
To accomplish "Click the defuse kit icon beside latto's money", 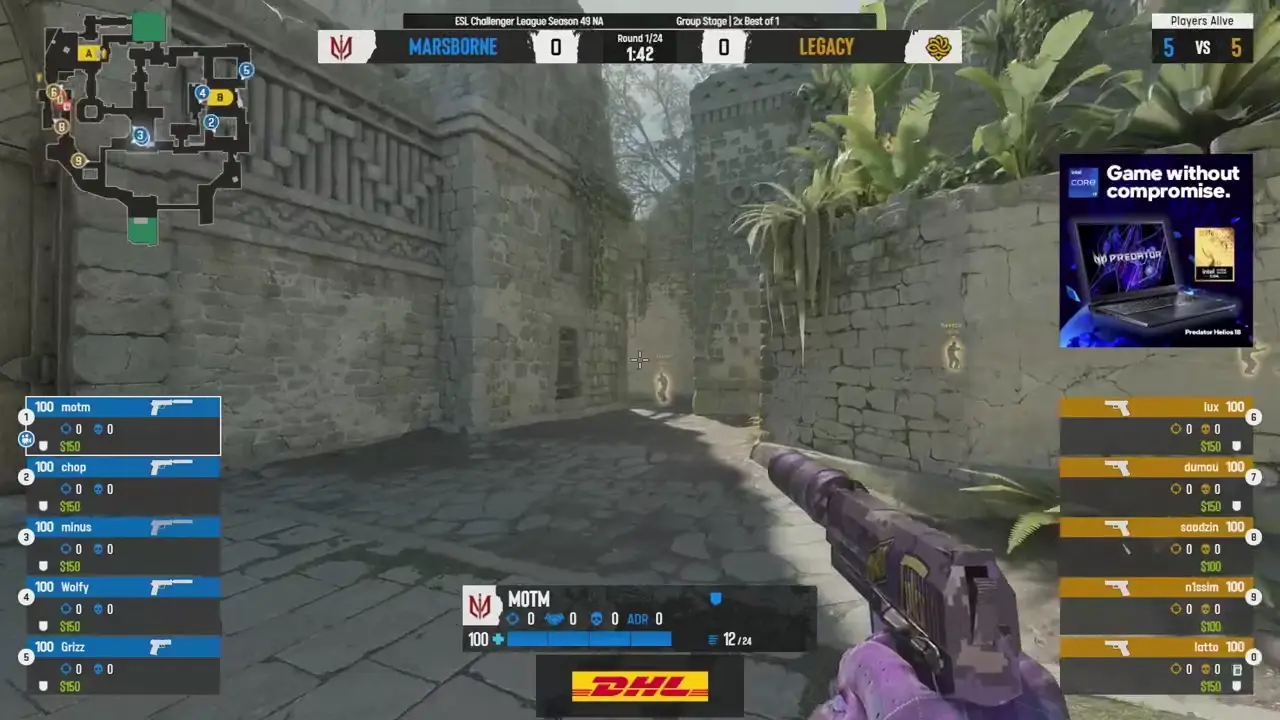I will coord(1236,669).
